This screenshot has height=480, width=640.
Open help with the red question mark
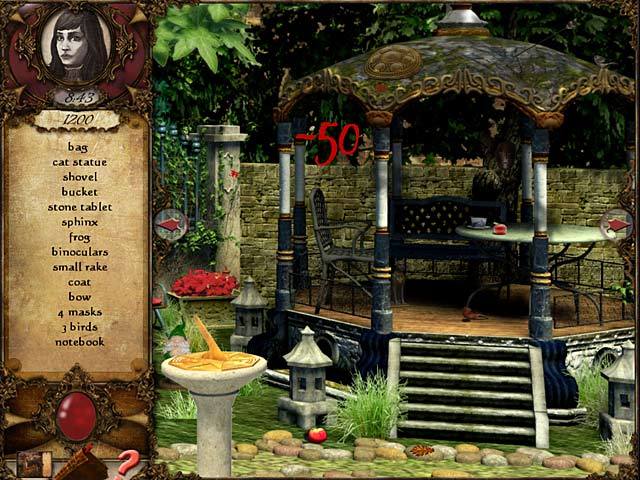pyautogui.click(x=128, y=463)
